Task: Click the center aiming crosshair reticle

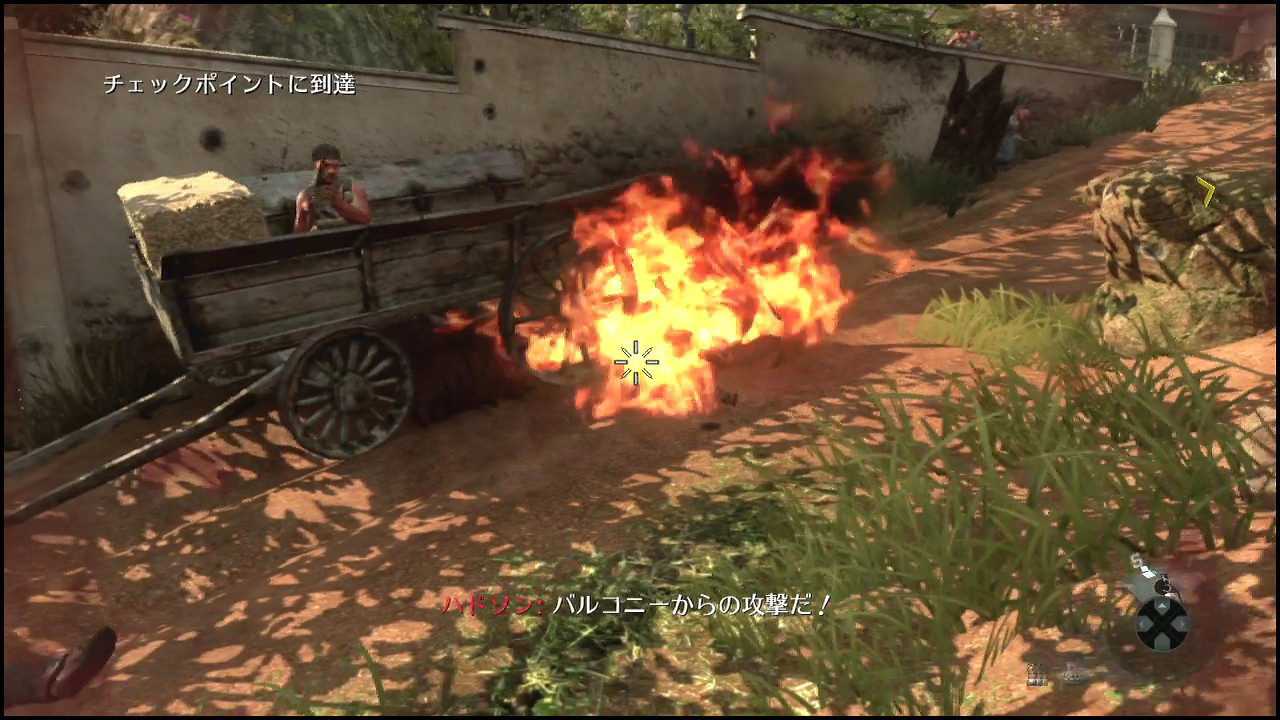Action: (x=637, y=363)
